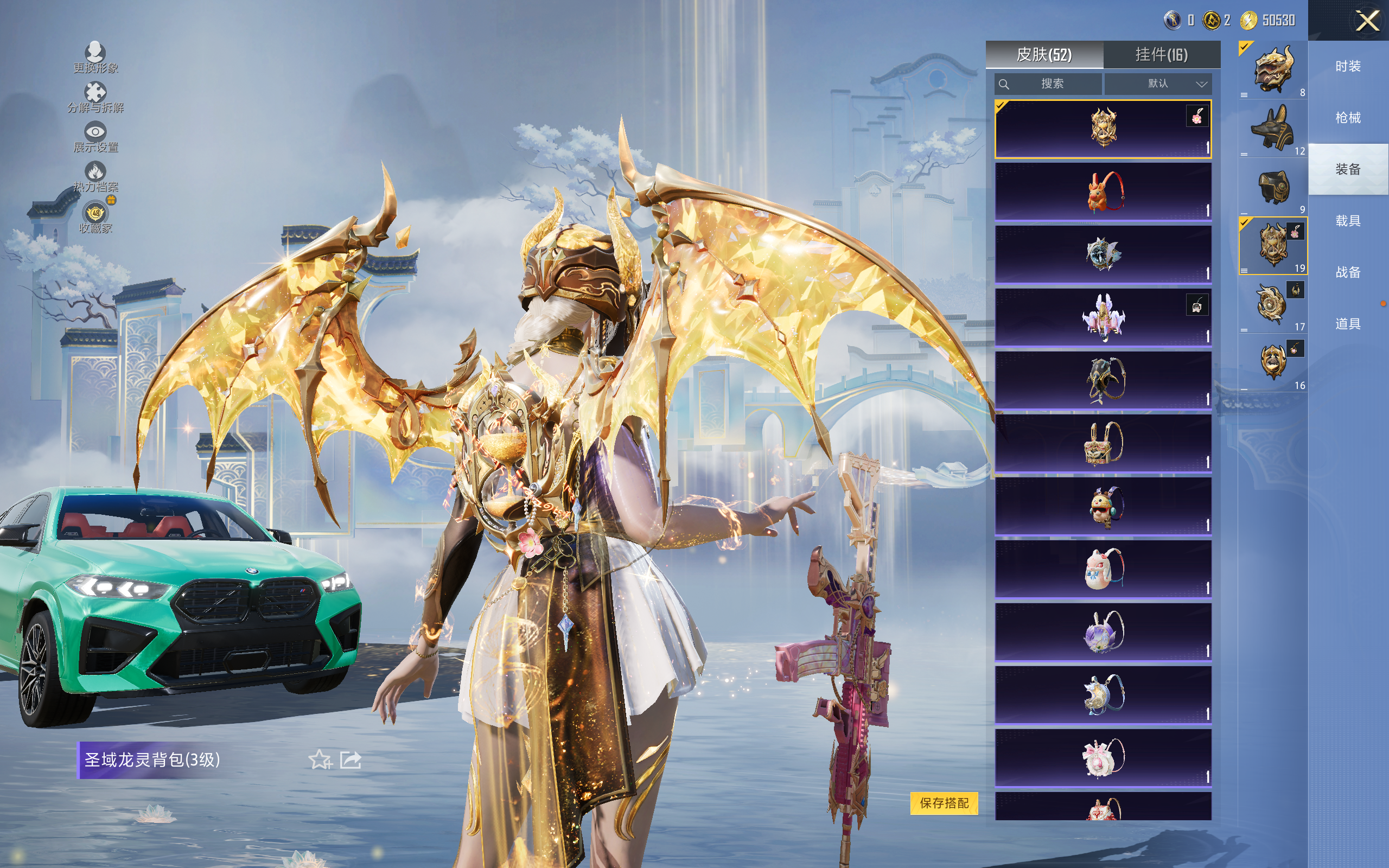Switch to the 挂件(16) tab
Image resolution: width=1389 pixels, height=868 pixels.
[x=1161, y=55]
